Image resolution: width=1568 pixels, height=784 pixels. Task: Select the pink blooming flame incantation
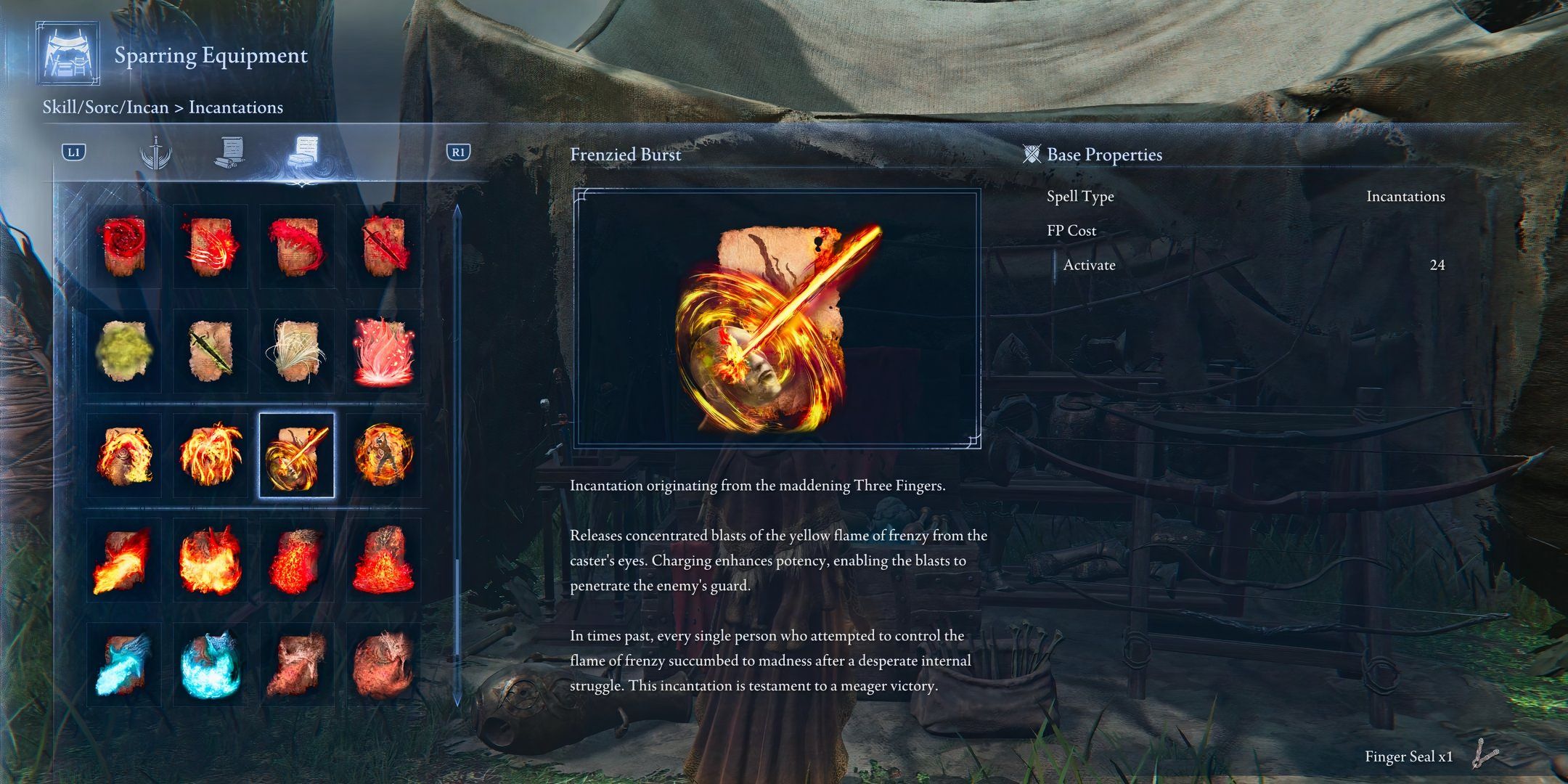point(383,351)
